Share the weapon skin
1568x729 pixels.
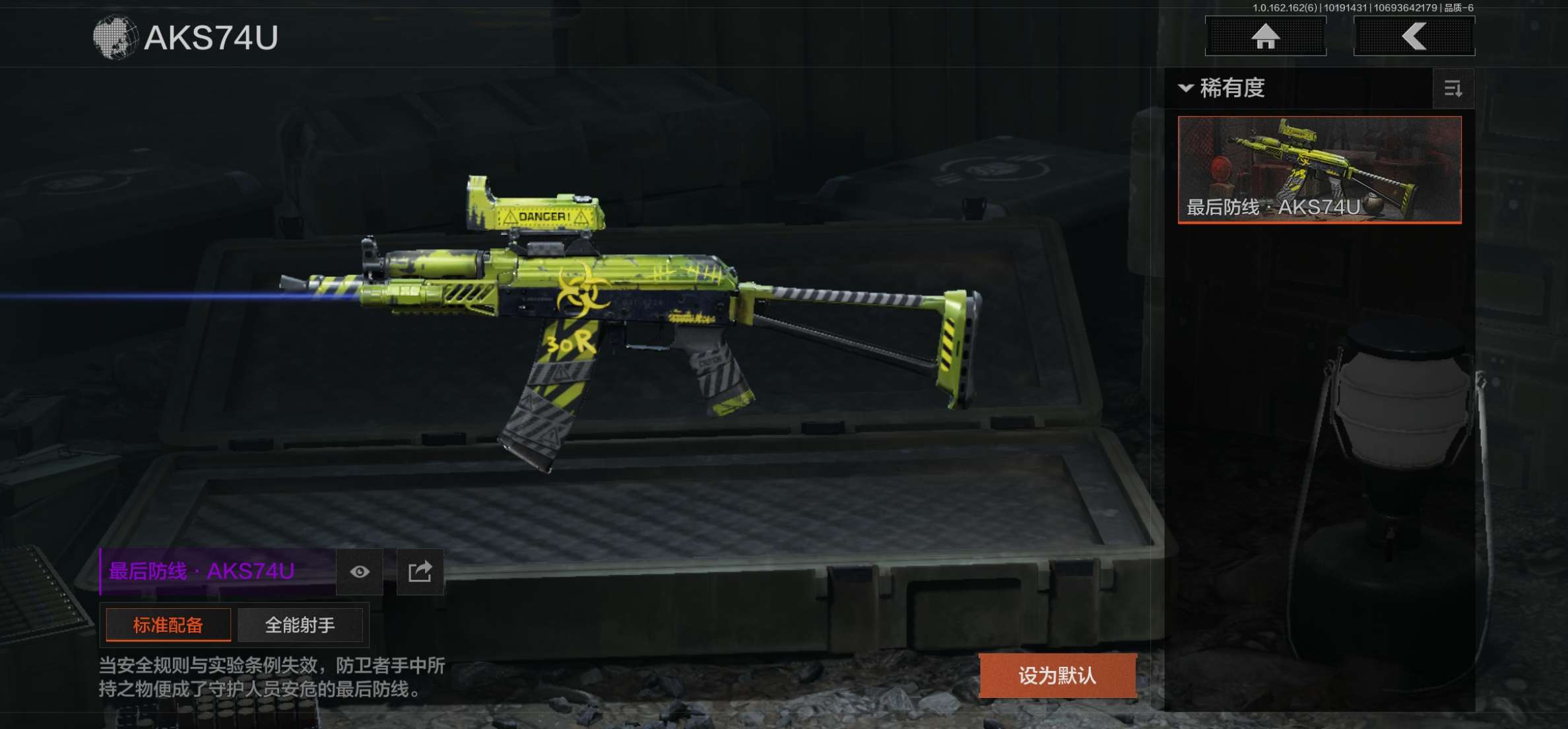[x=420, y=572]
